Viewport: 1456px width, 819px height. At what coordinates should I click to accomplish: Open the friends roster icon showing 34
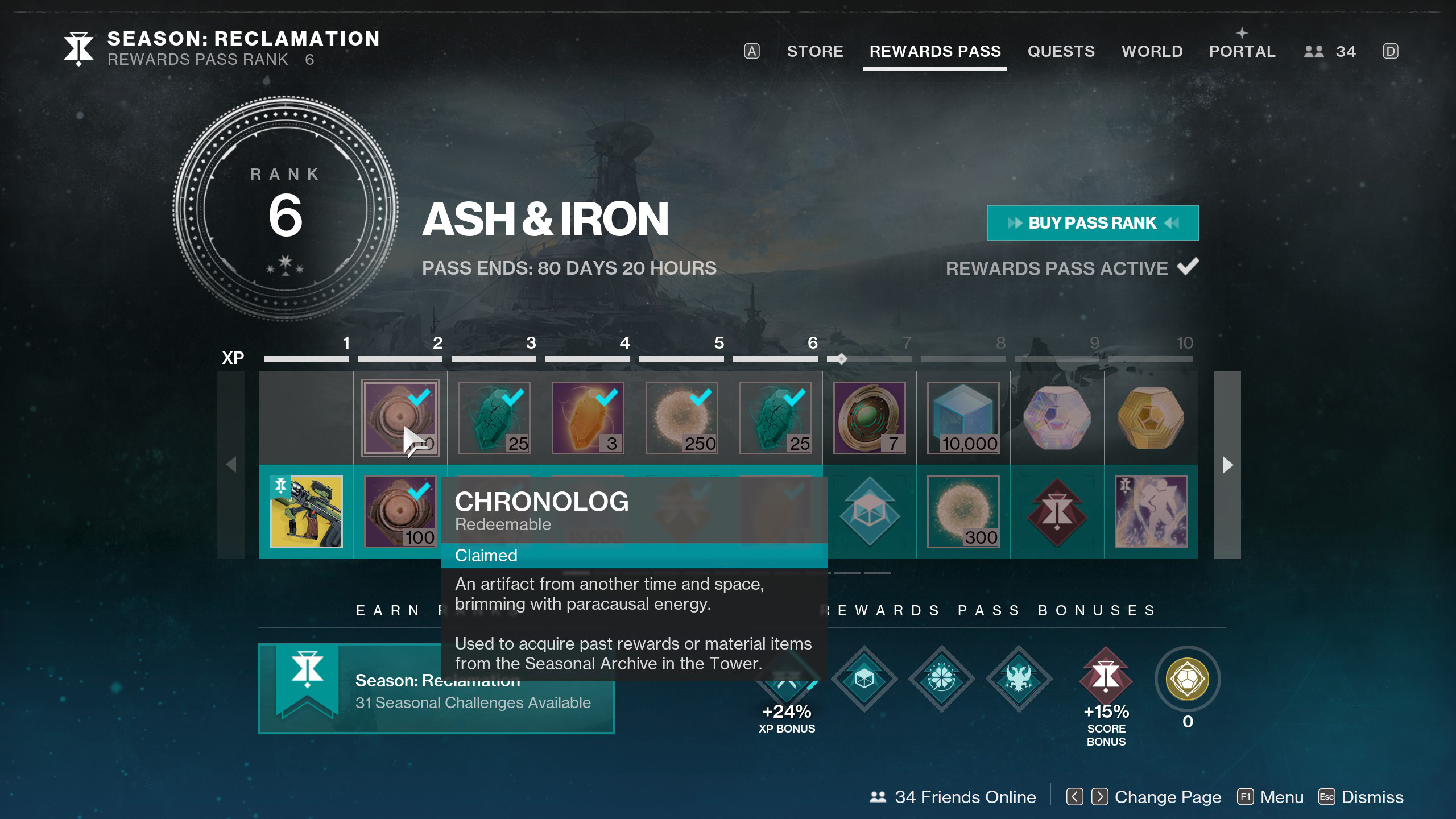tap(1330, 51)
